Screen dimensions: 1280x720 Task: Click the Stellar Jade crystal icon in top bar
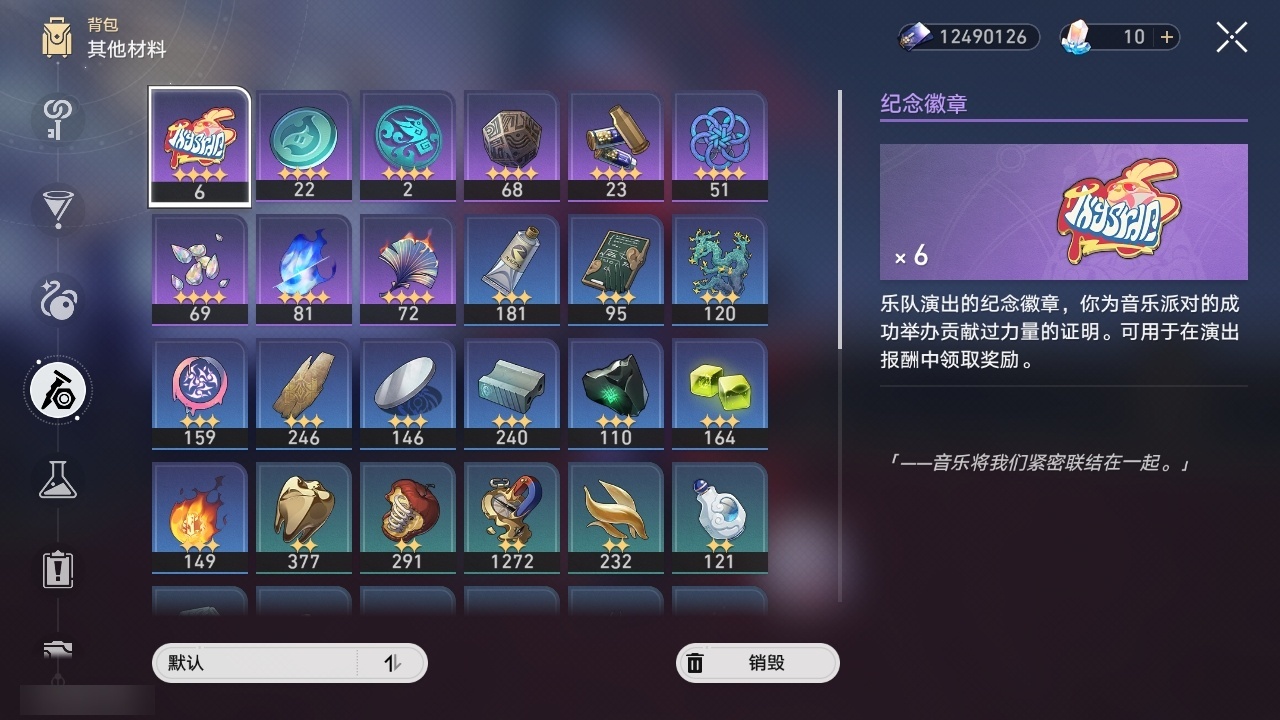1077,37
